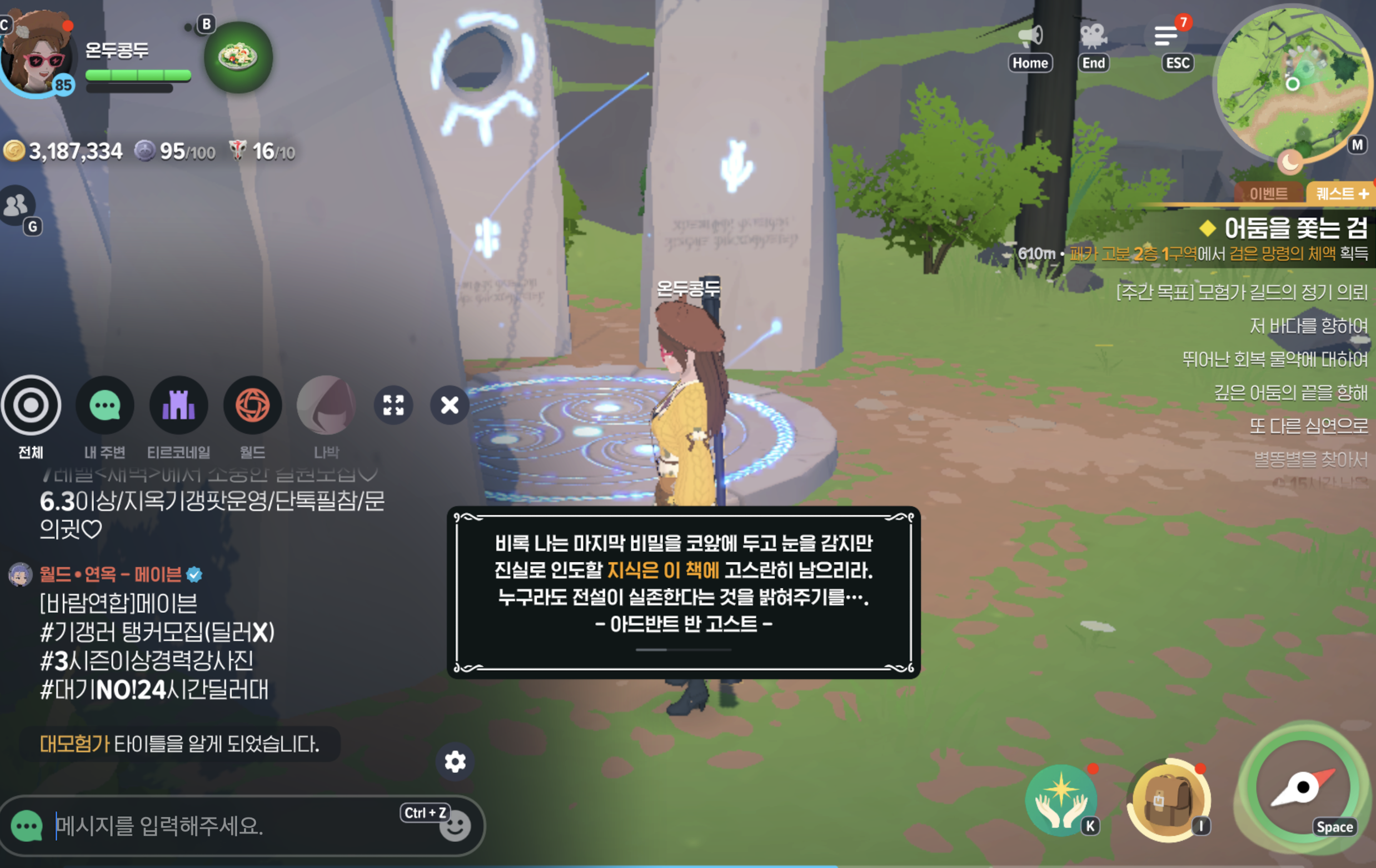Click the End camera icon
Viewport: 1376px width, 868px height.
1094,36
